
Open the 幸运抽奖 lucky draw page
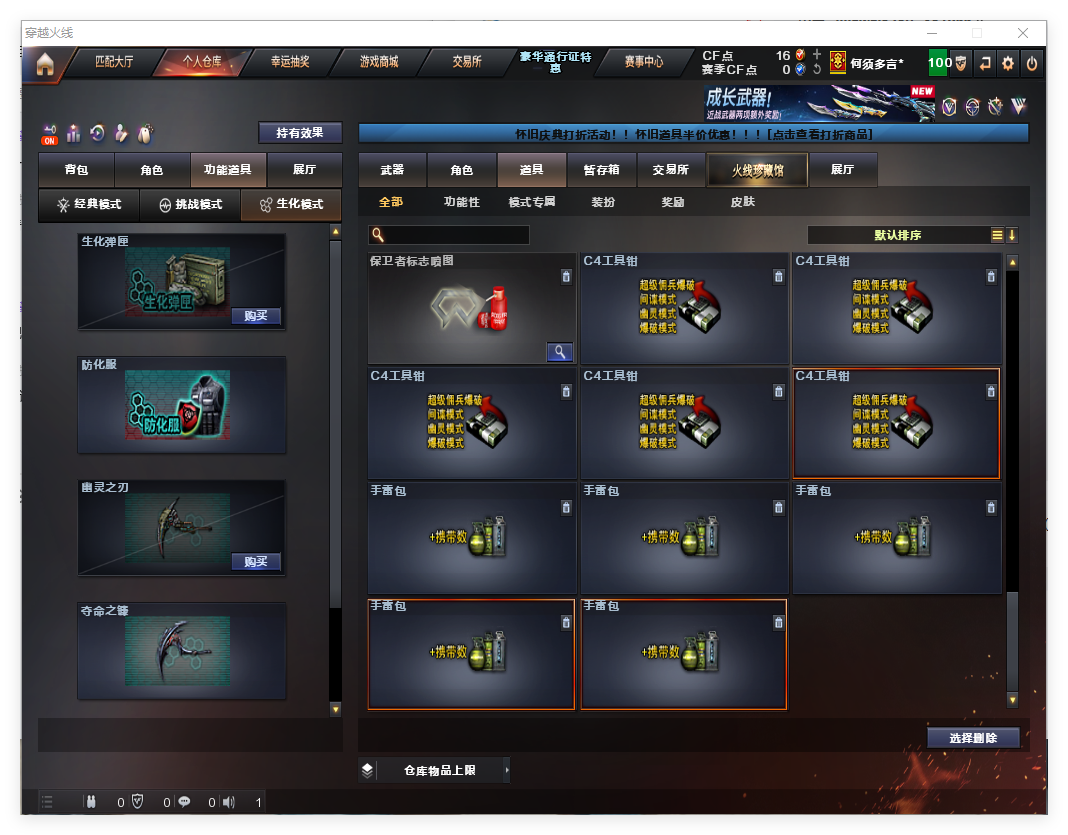pyautogui.click(x=290, y=62)
